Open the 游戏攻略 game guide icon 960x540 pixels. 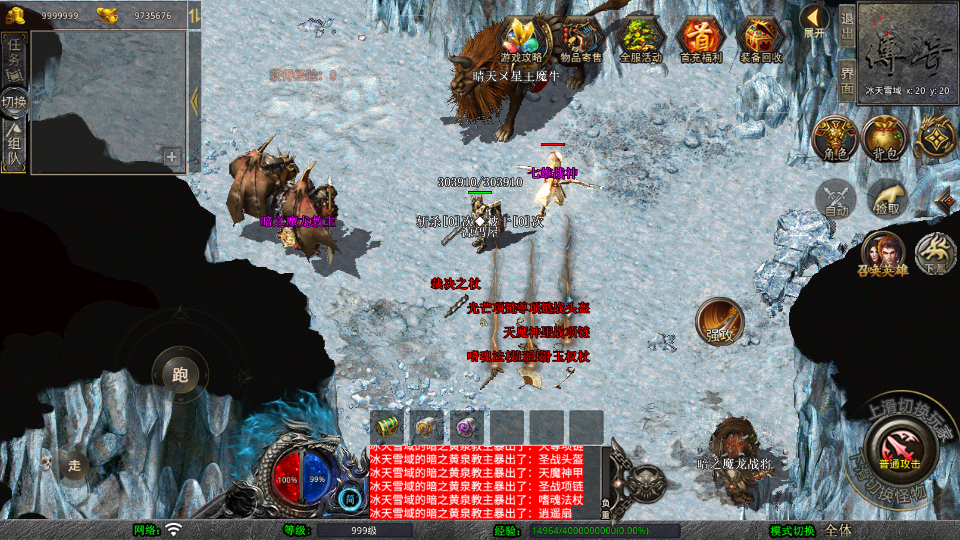pyautogui.click(x=521, y=39)
